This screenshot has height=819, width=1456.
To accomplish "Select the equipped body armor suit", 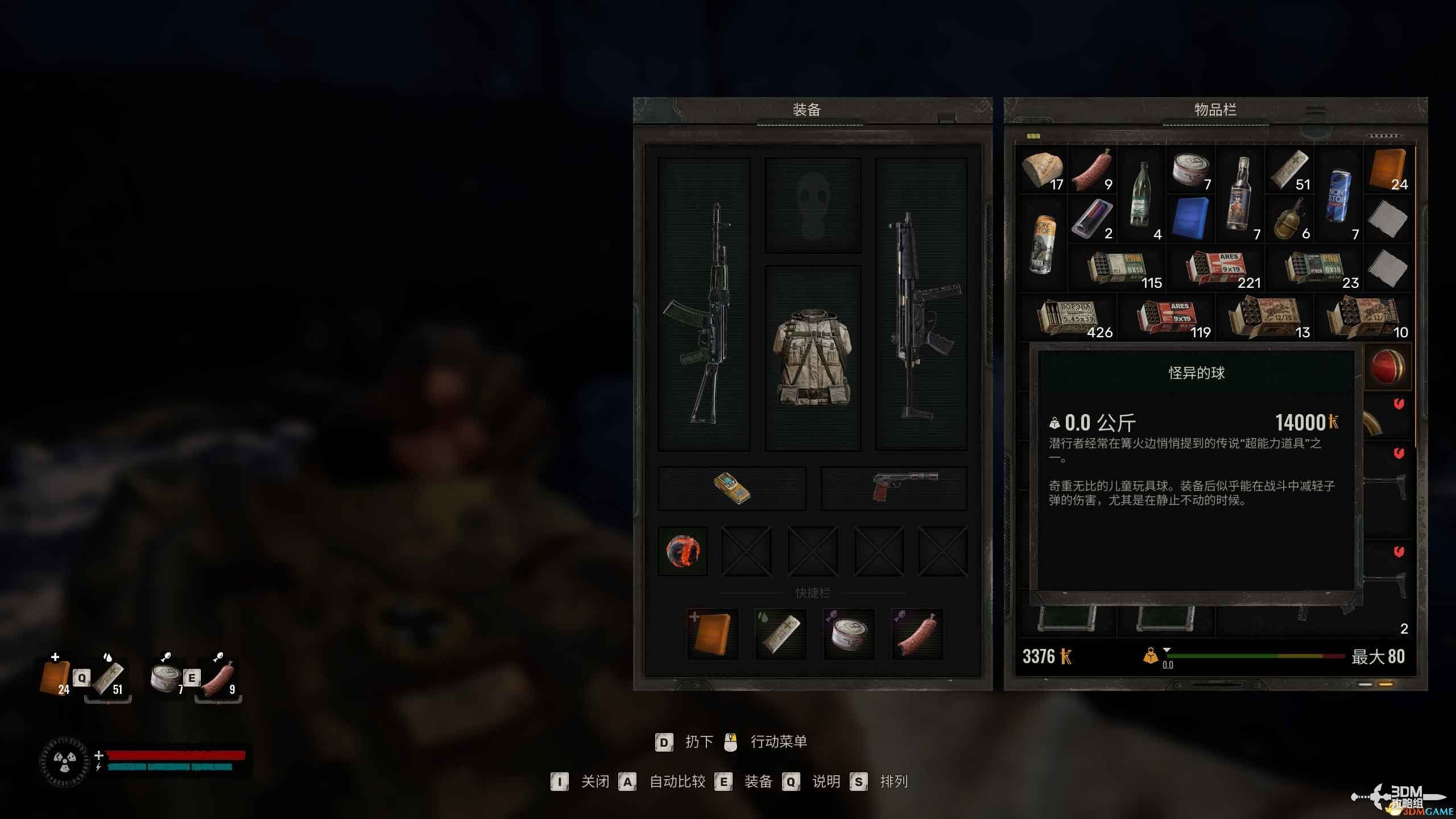I will [x=813, y=357].
